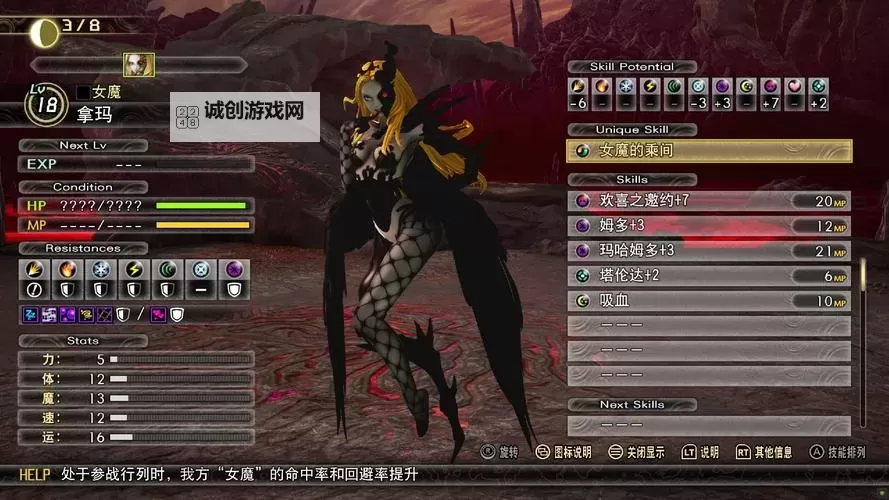Click the moon phase icon

tap(43, 30)
